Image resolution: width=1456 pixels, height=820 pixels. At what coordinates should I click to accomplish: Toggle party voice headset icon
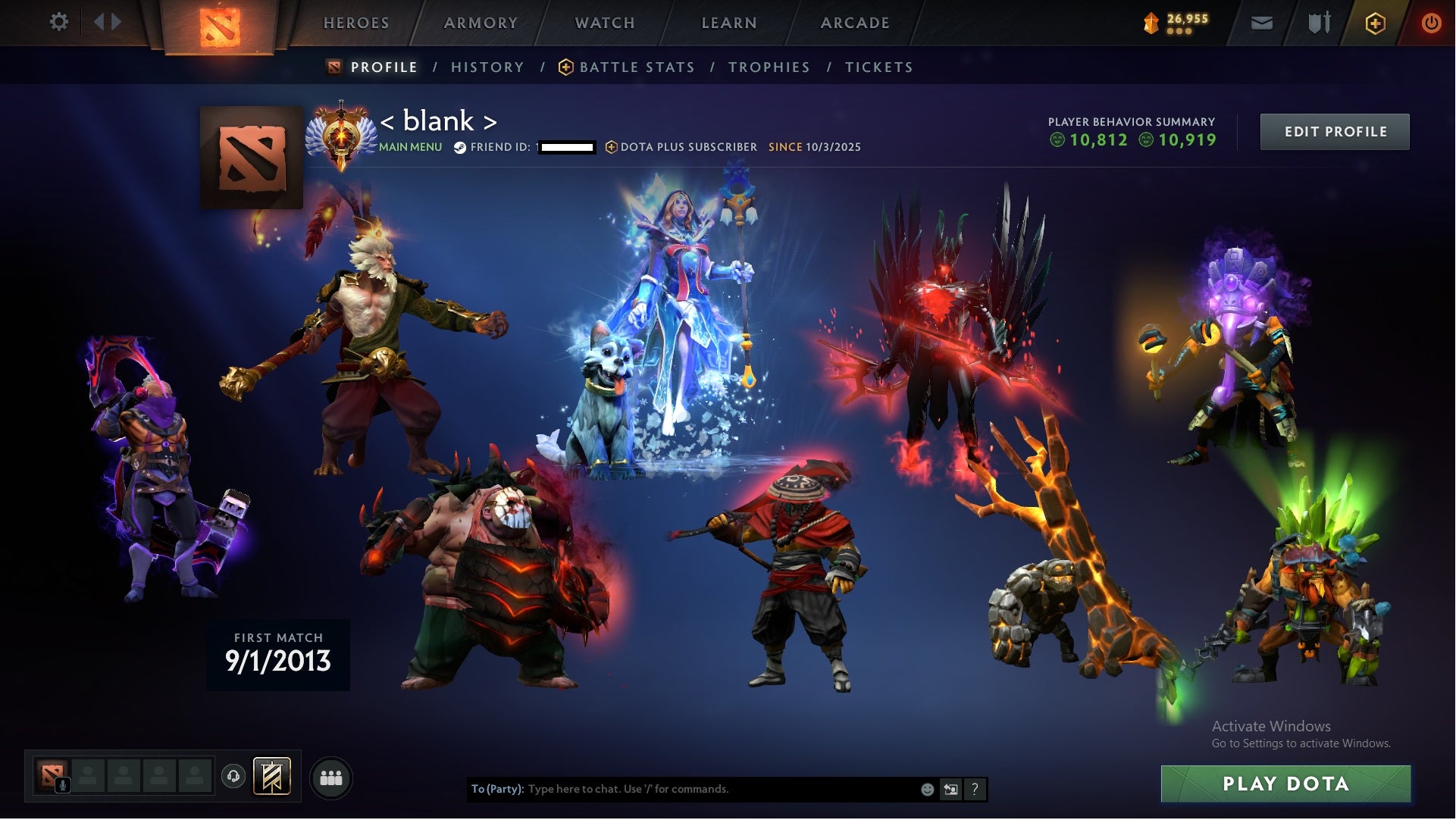coord(233,776)
